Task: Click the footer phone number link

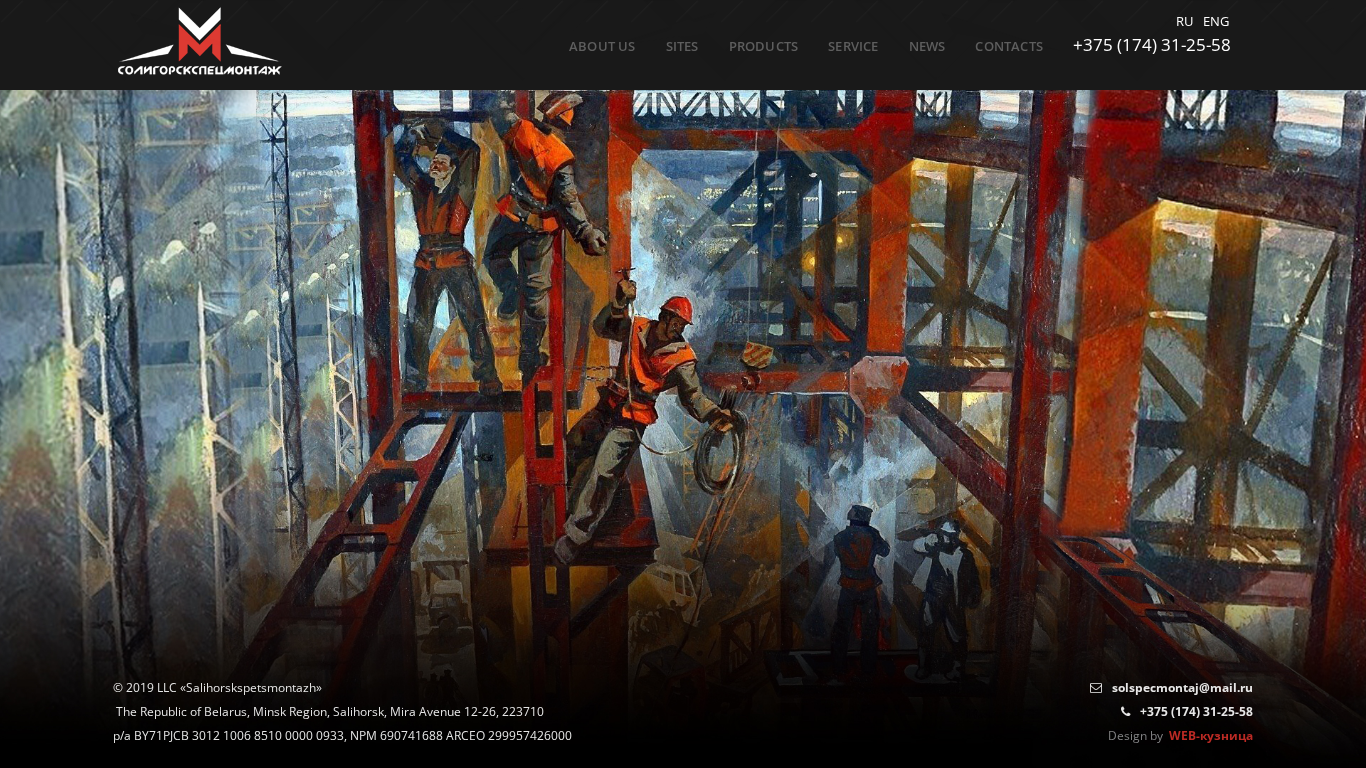Action: [1196, 712]
